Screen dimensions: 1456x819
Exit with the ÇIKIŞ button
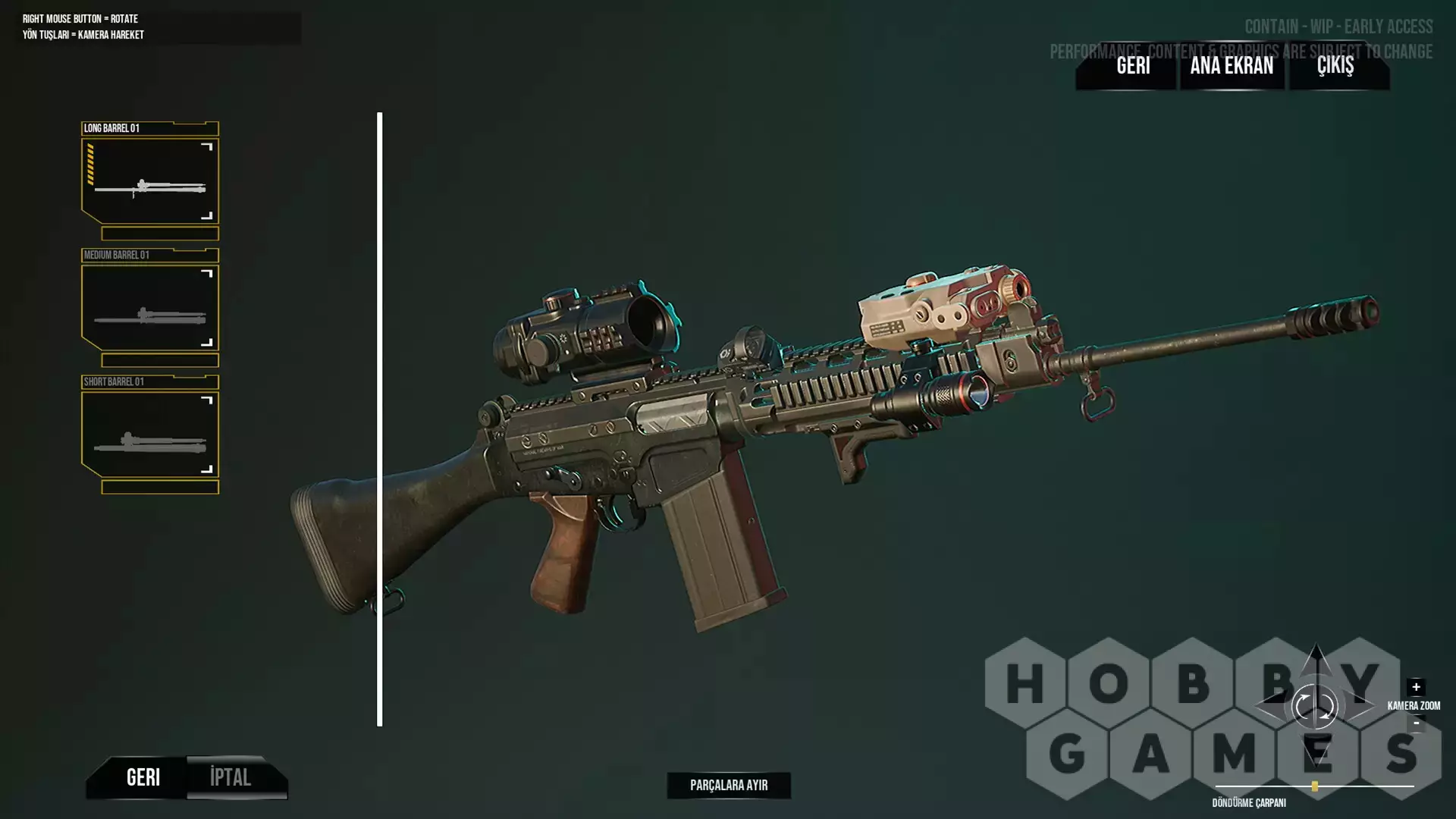(x=1335, y=66)
